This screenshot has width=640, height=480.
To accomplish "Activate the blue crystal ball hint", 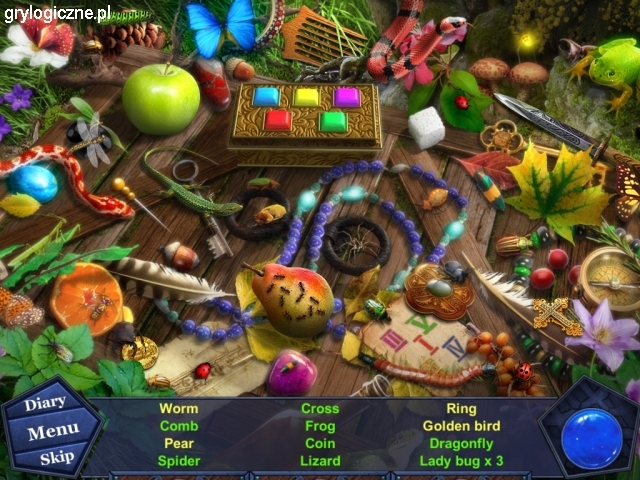I will click(x=592, y=438).
